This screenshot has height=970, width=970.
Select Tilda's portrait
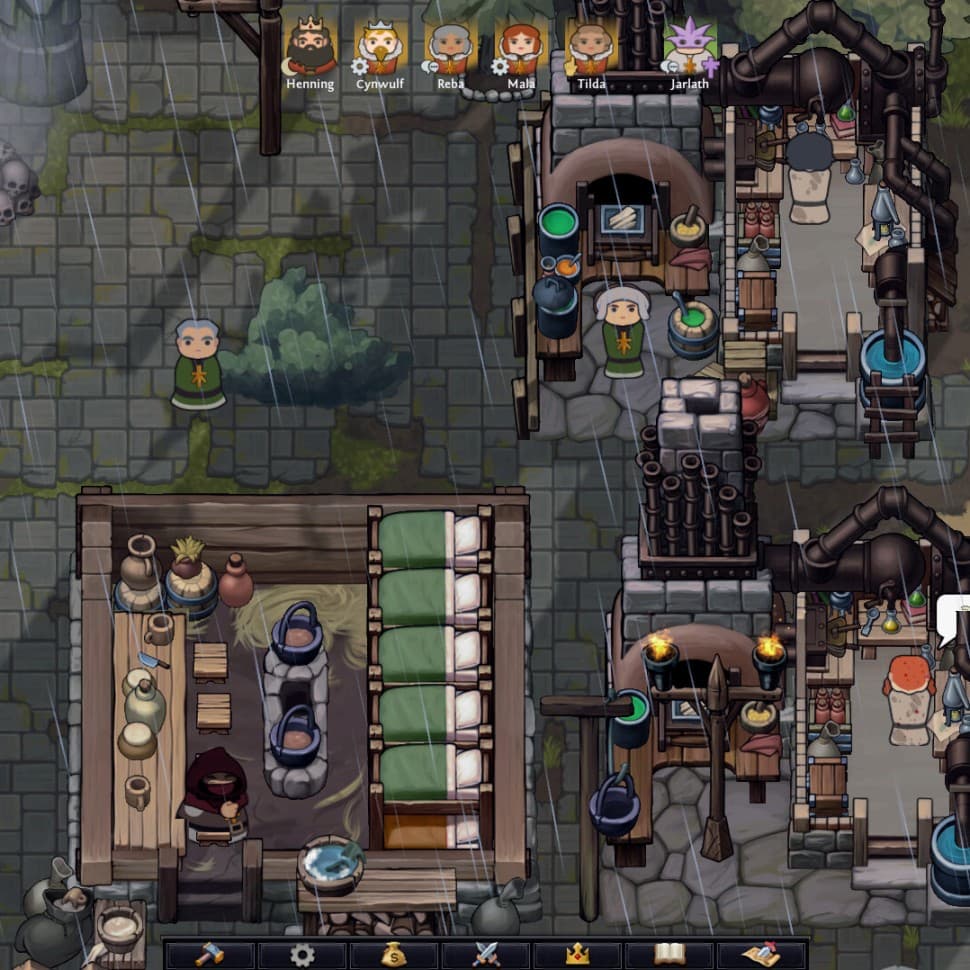[x=591, y=47]
